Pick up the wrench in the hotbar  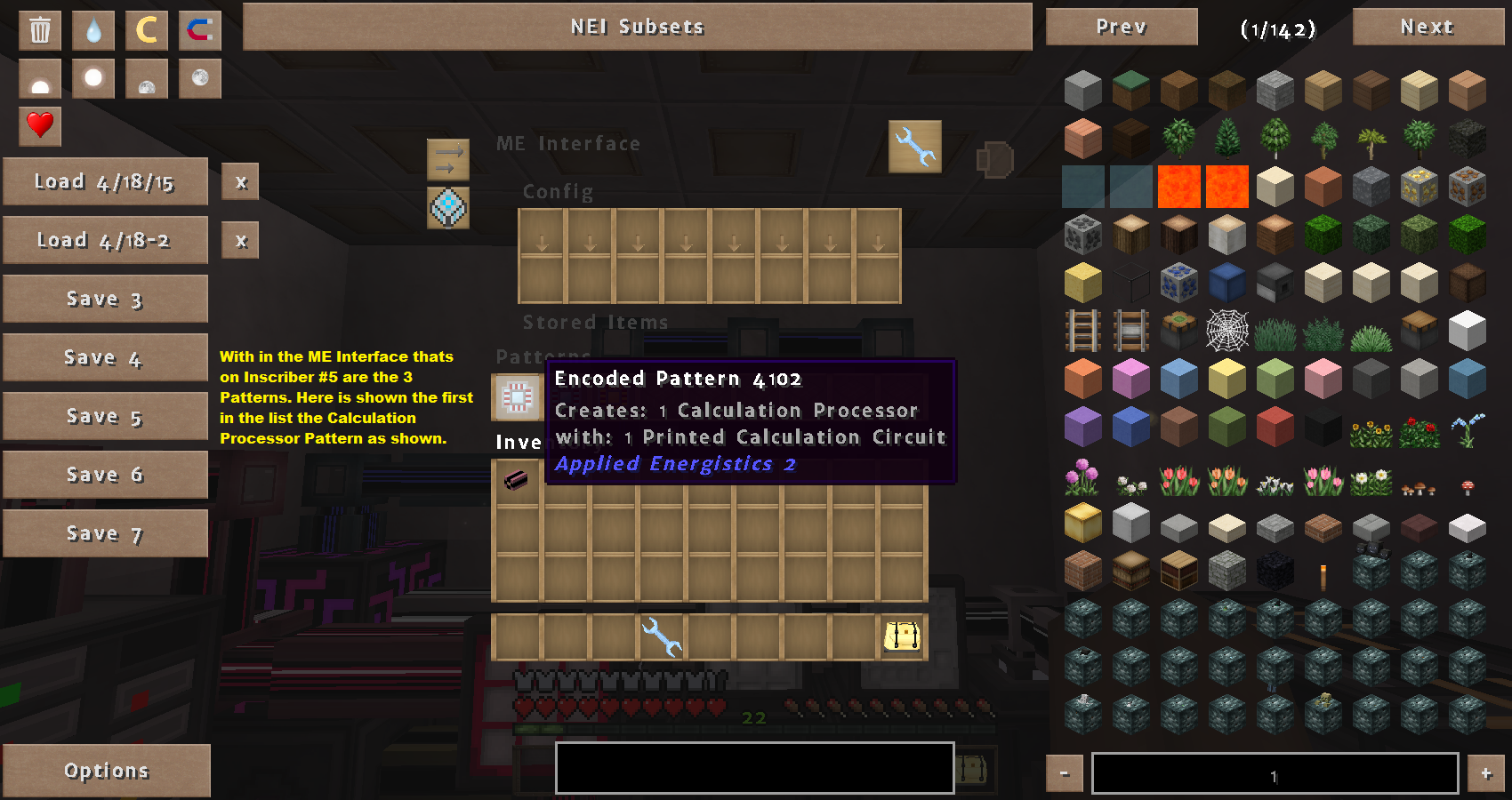[661, 636]
